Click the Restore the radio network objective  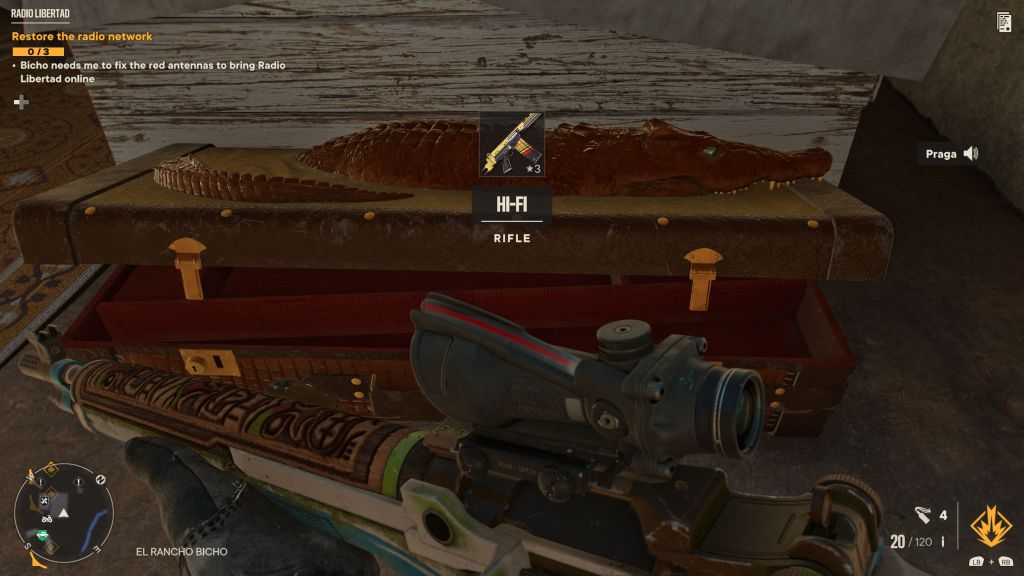click(82, 37)
